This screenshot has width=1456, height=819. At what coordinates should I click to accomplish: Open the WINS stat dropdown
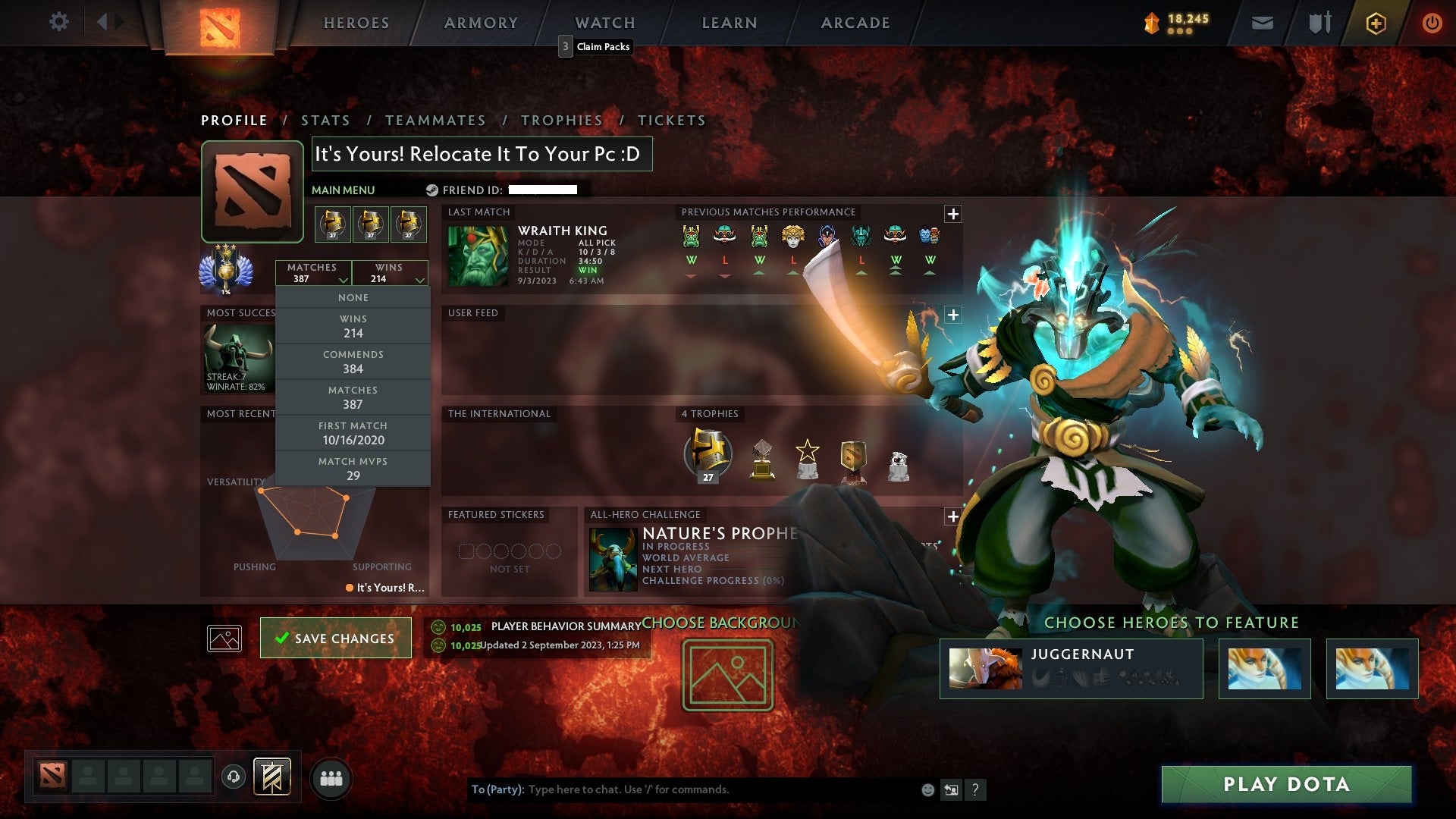point(391,272)
